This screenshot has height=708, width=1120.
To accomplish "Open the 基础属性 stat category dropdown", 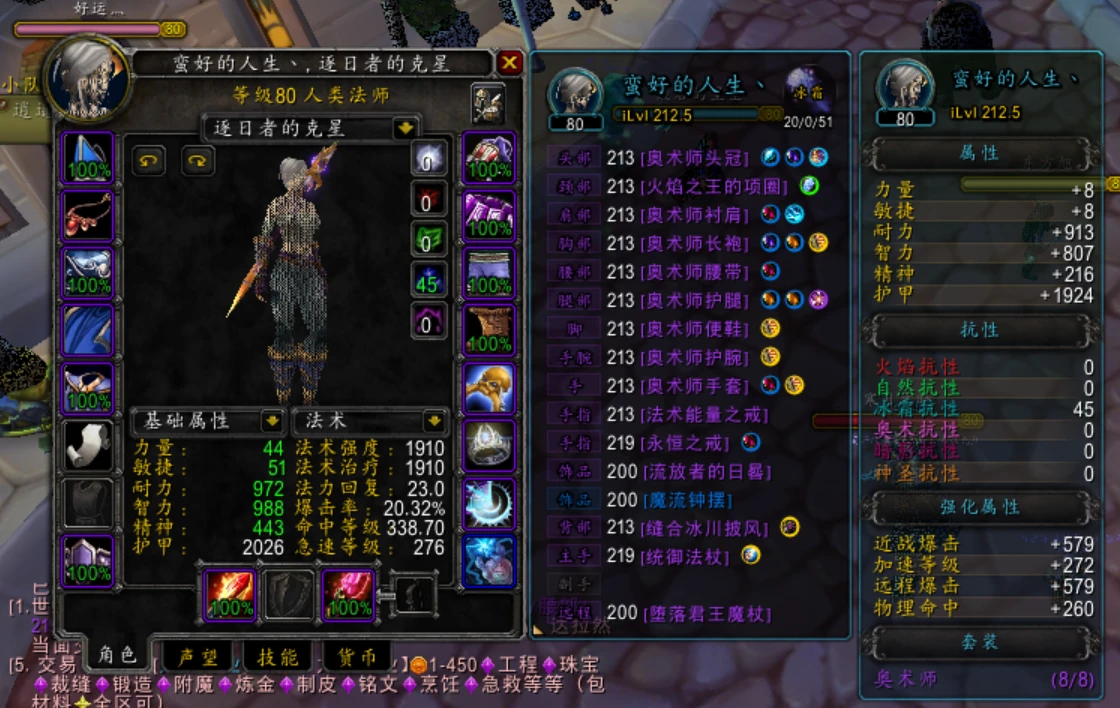I will (269, 420).
